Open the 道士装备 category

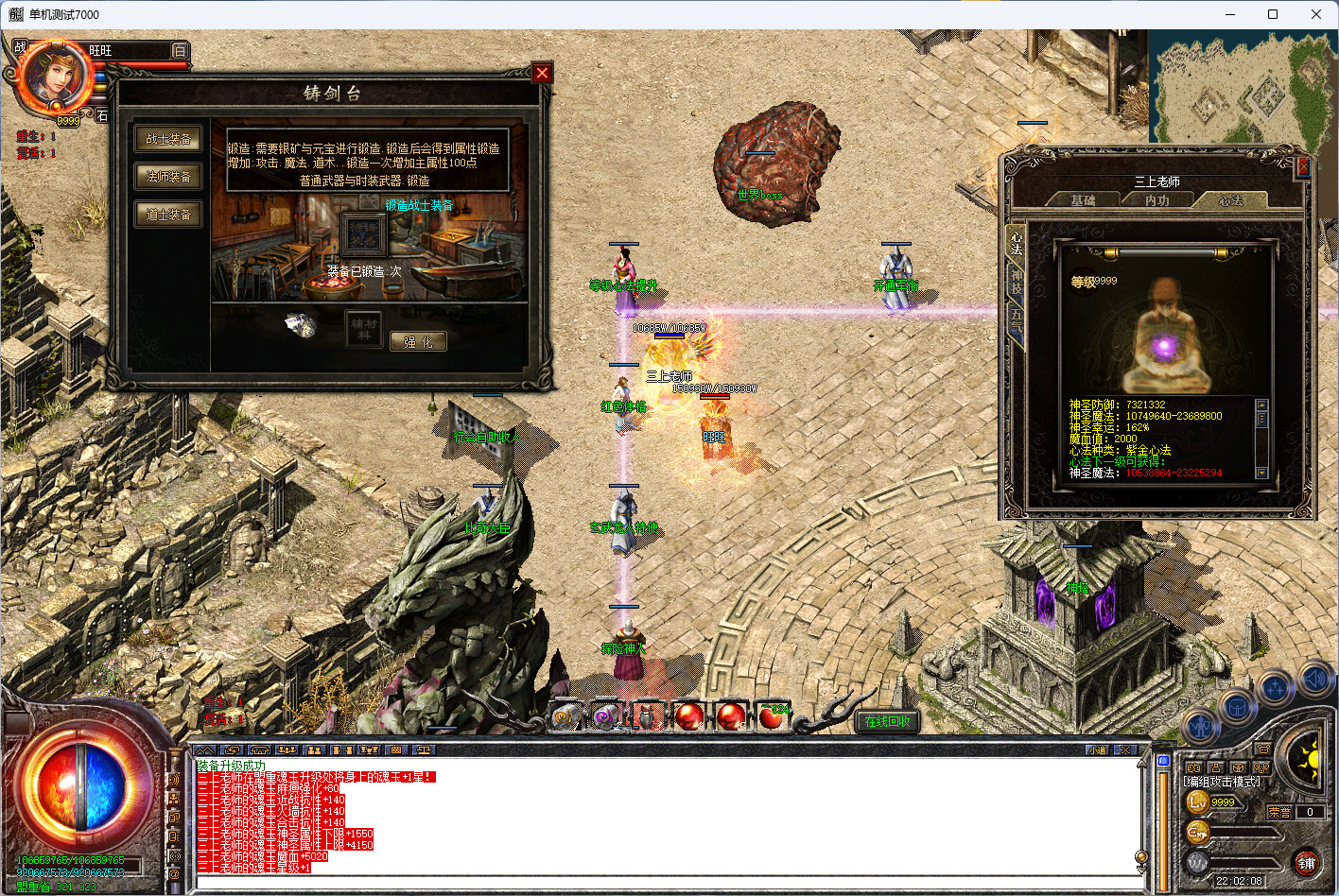[x=168, y=215]
